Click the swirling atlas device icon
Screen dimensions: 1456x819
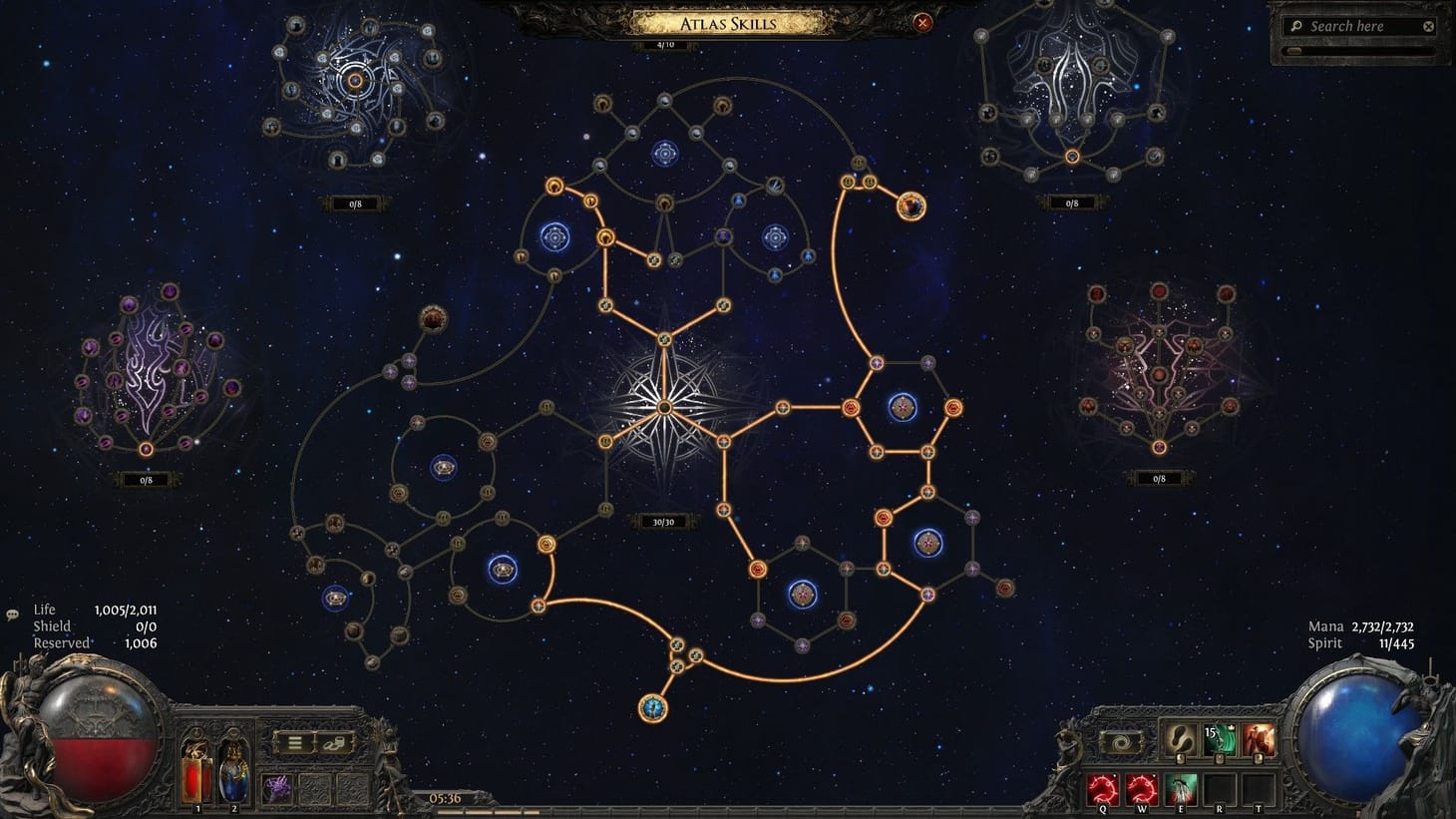click(x=1121, y=741)
